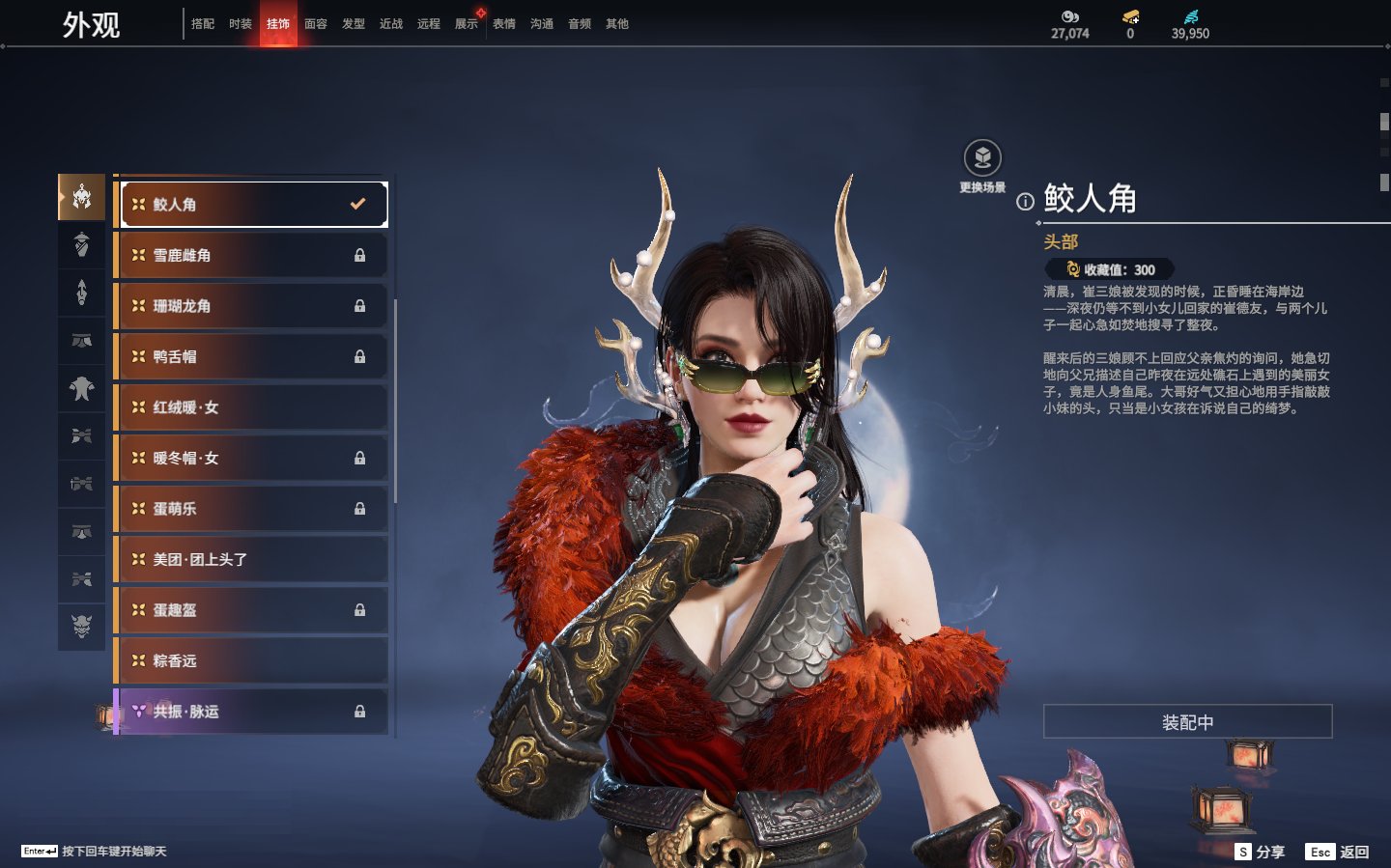1391x868 pixels.
Task: Pick the 鸭舌帽 accessory
Action: pyautogui.click(x=251, y=357)
